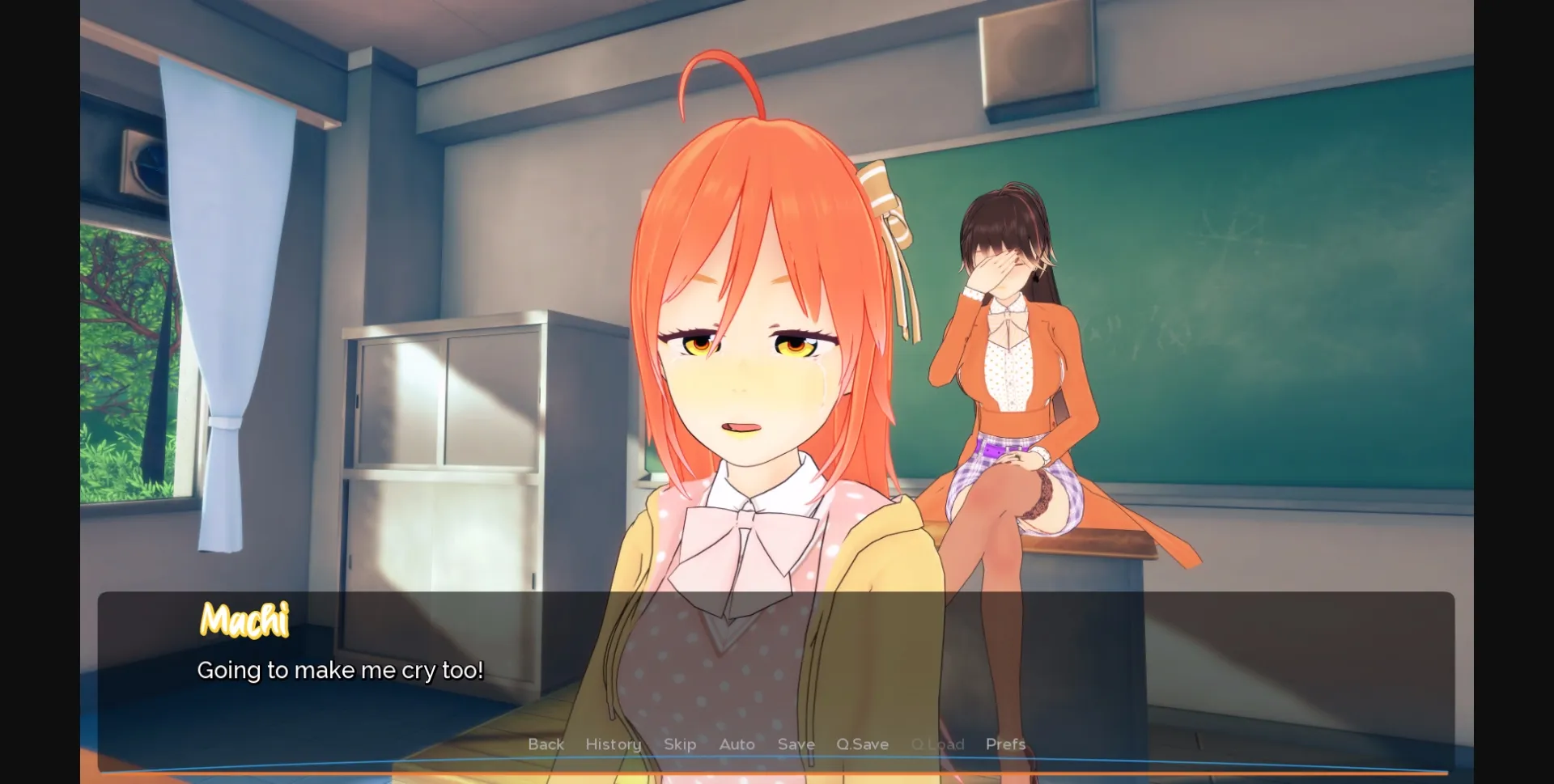Click the grayed-out Q.Load option
This screenshot has width=1554, height=784.
(x=937, y=744)
